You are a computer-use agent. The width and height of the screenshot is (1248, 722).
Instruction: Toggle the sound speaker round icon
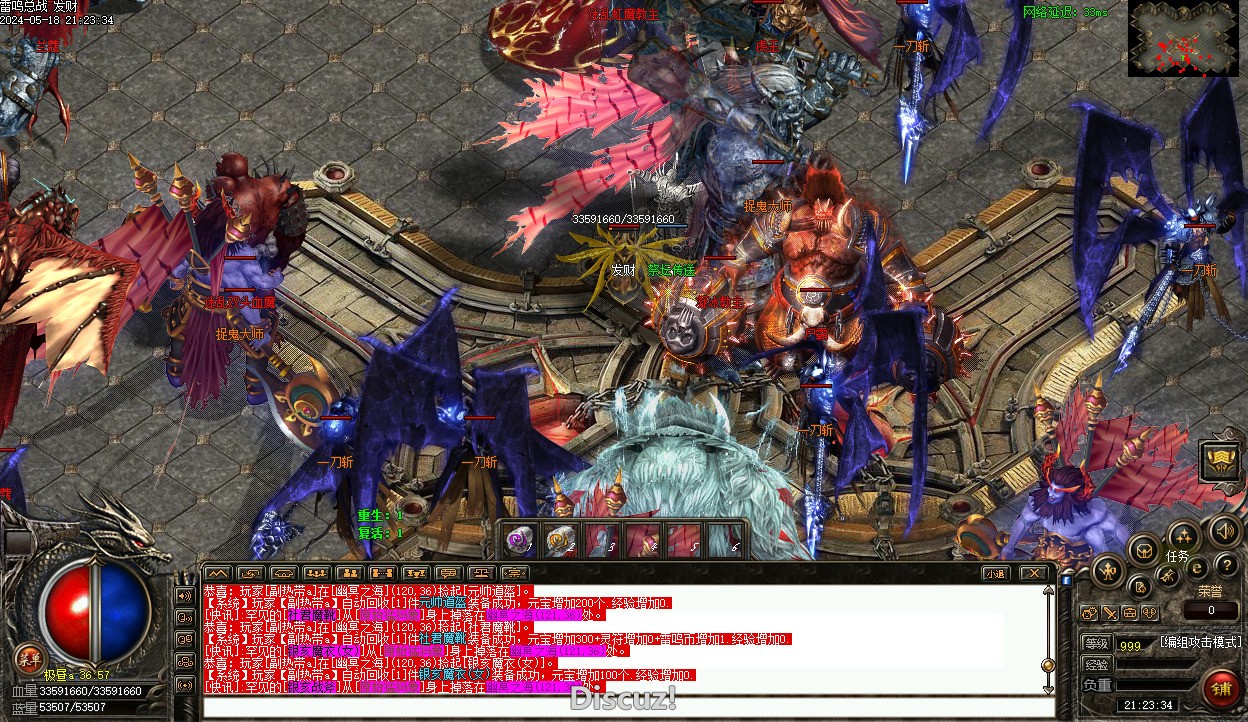(x=1222, y=530)
